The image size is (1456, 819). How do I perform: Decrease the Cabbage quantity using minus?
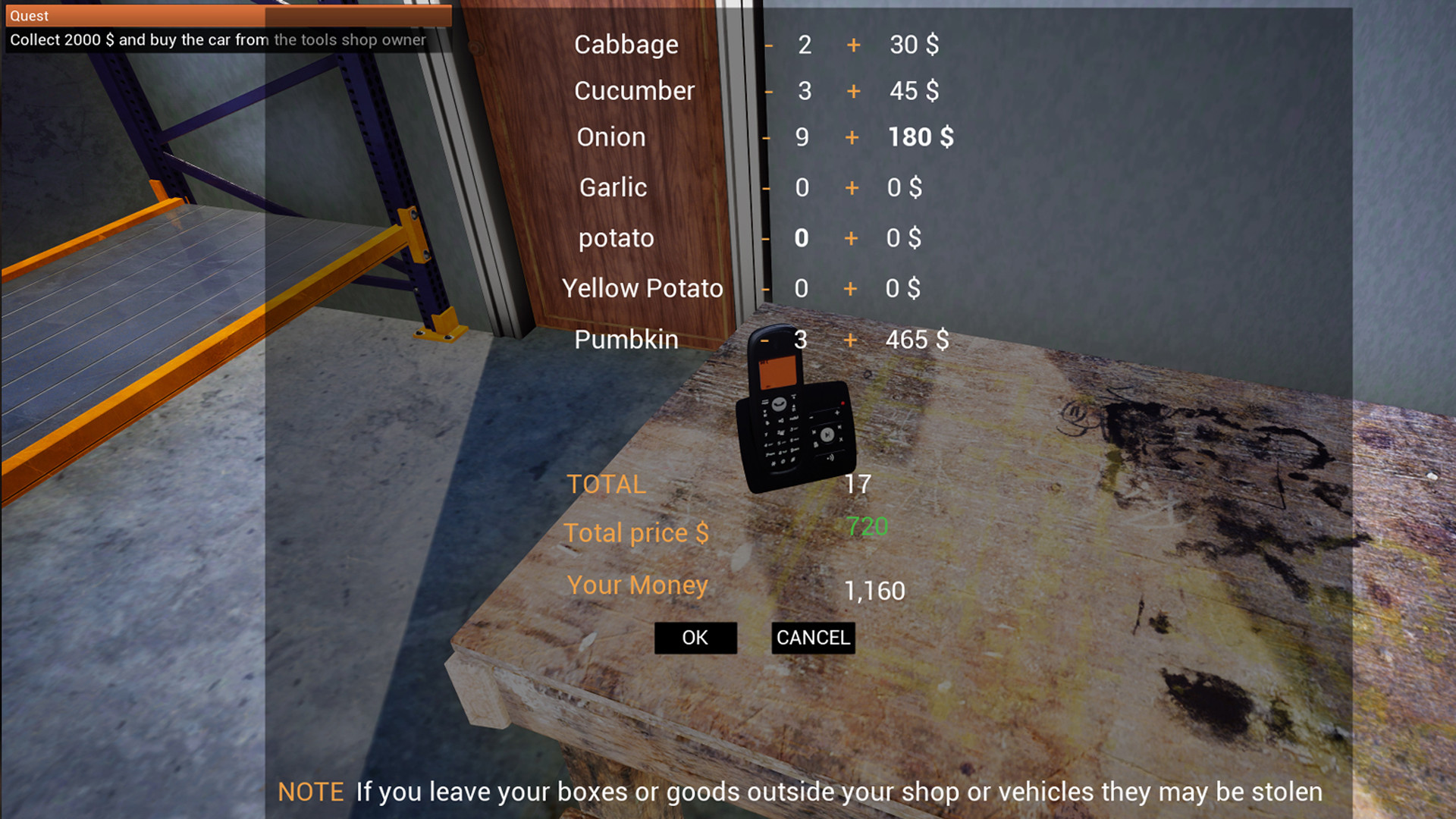(768, 45)
